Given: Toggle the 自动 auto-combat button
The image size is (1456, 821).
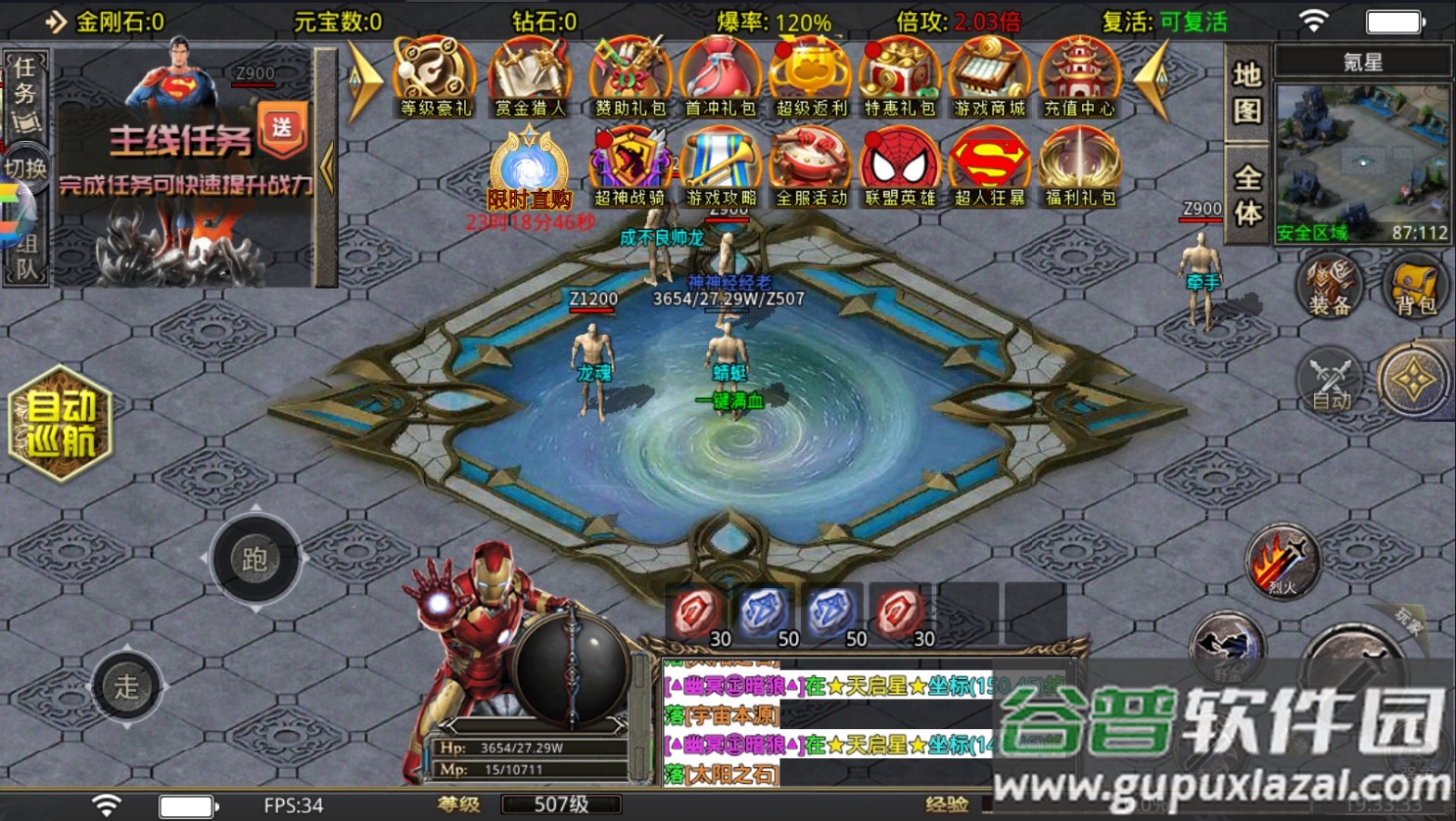Looking at the screenshot, I should (1331, 381).
